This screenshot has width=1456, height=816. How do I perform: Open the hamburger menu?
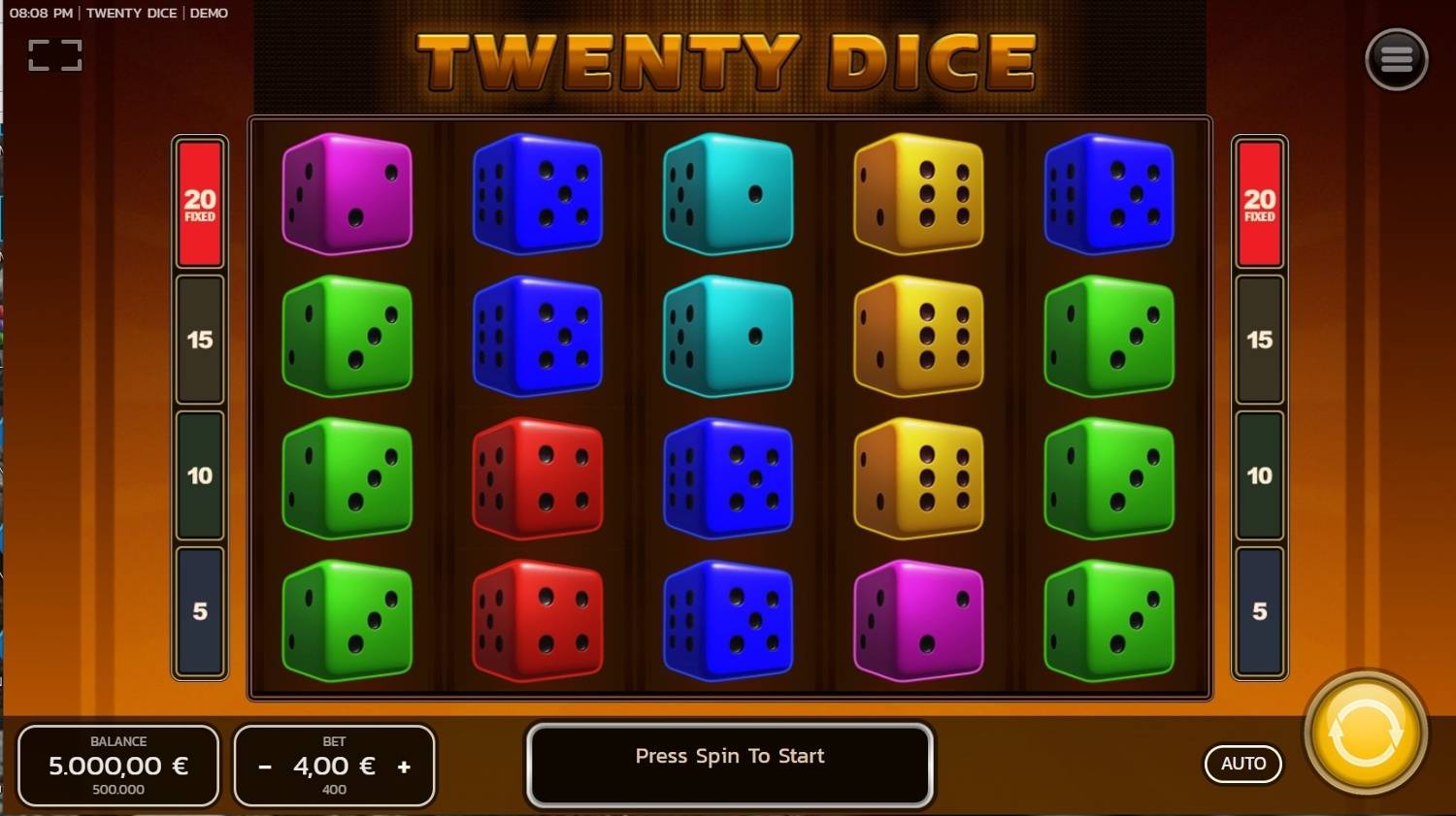click(1397, 58)
